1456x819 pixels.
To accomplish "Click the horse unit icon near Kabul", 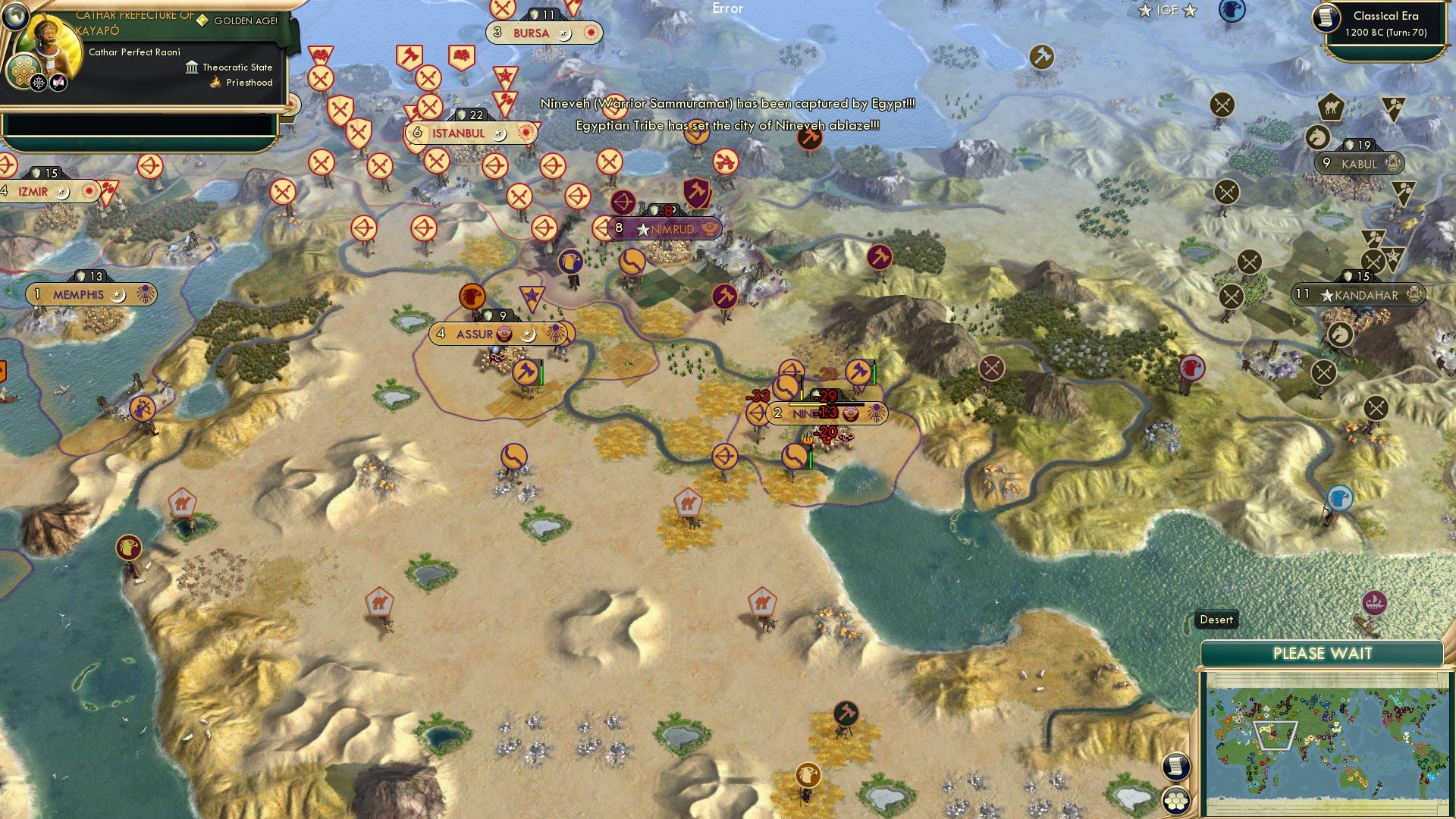I will pyautogui.click(x=1317, y=136).
